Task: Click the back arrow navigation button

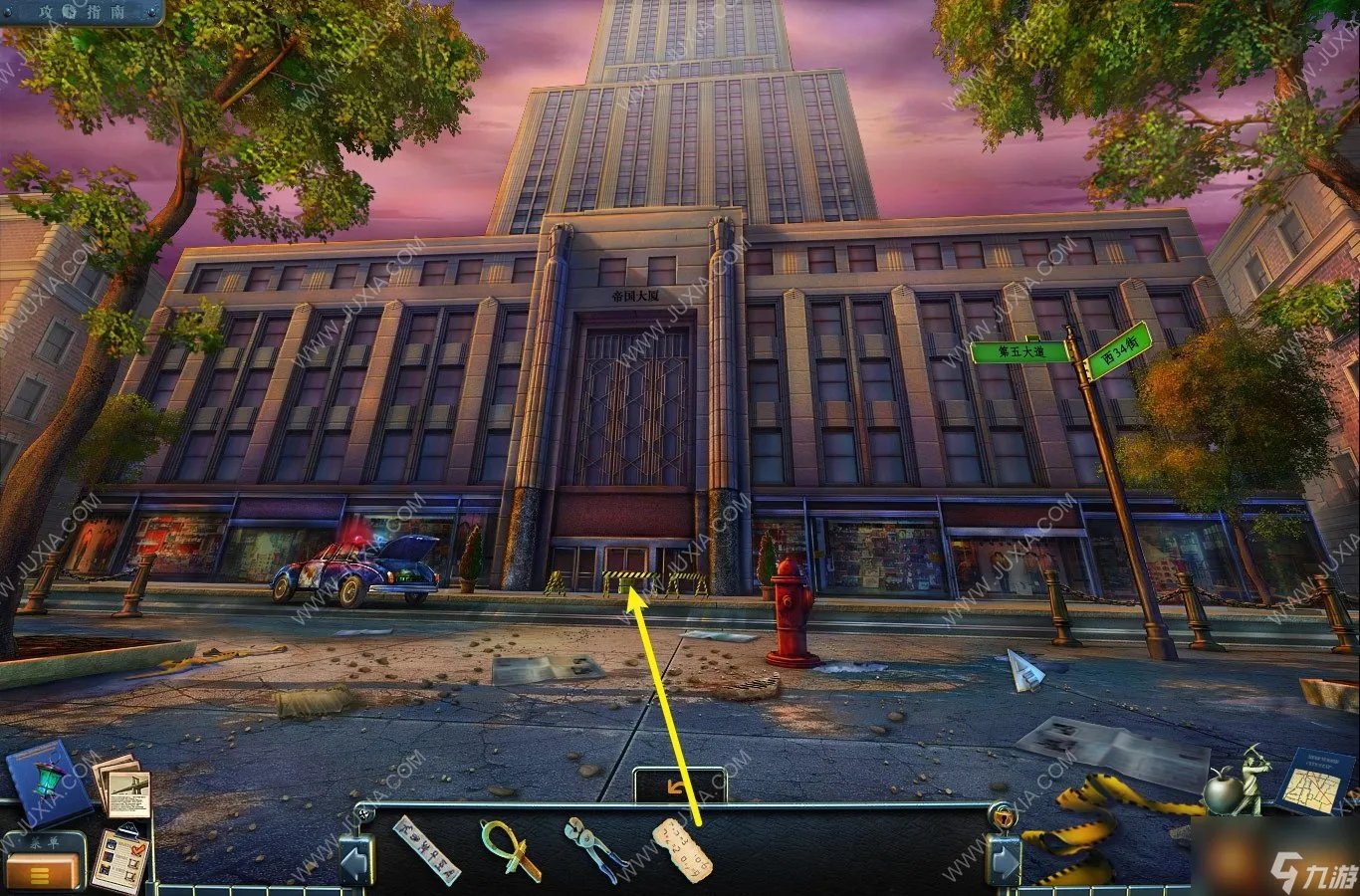Action: [x=680, y=786]
